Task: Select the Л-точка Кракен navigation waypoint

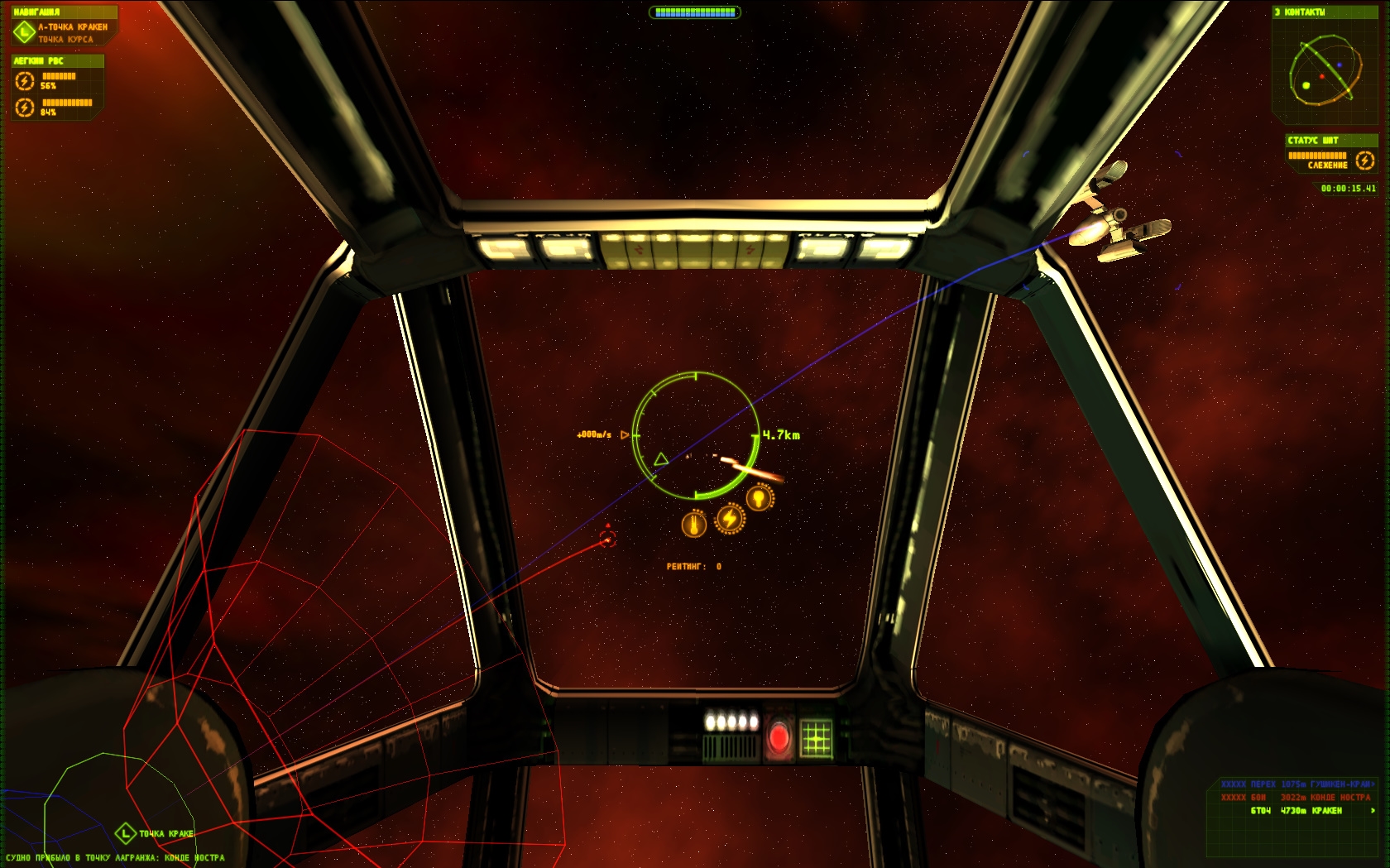Action: 72,27
